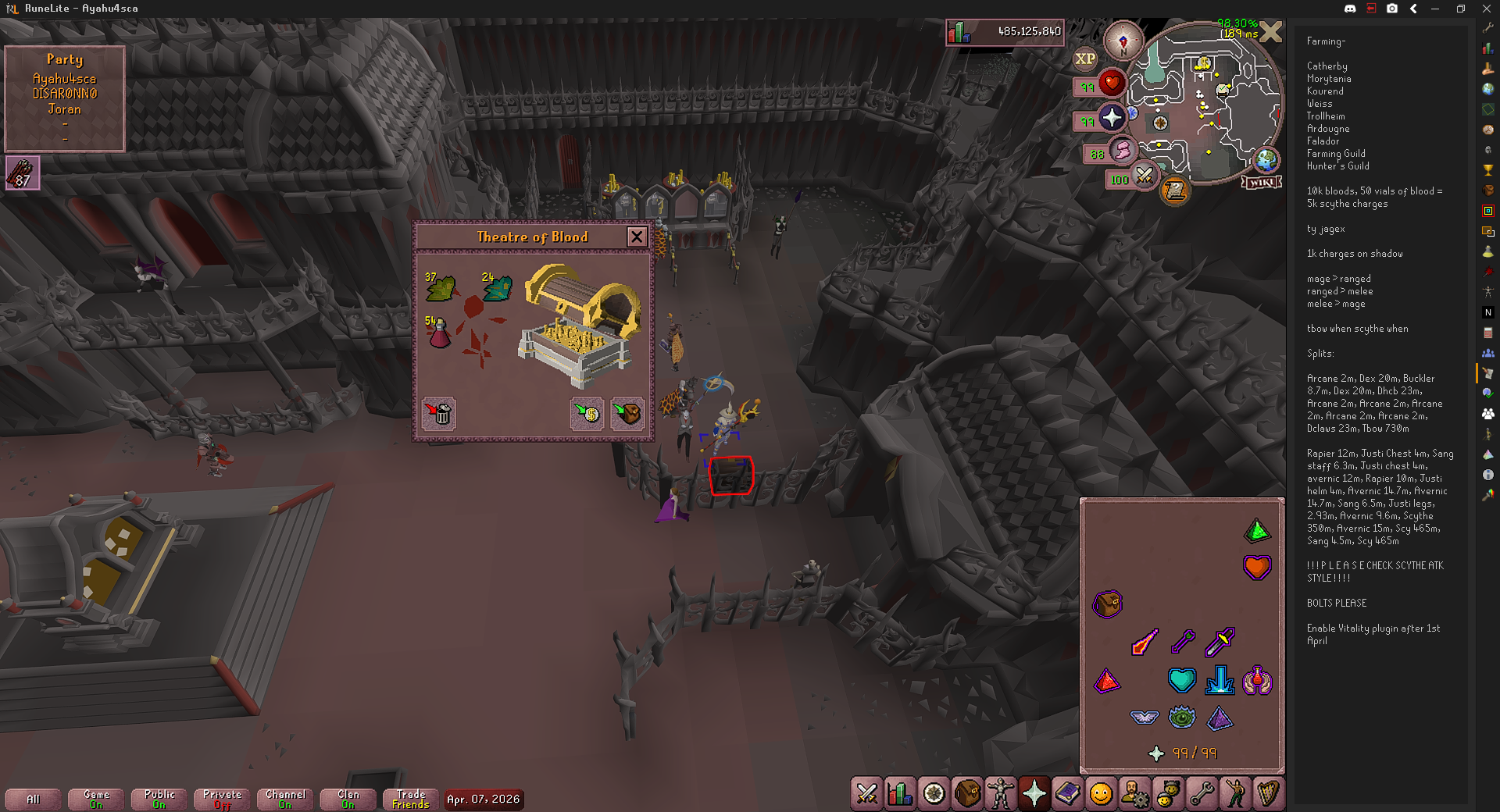Toggle quick prayers via prayer orb
This screenshot has height=812, width=1500.
click(x=1112, y=119)
